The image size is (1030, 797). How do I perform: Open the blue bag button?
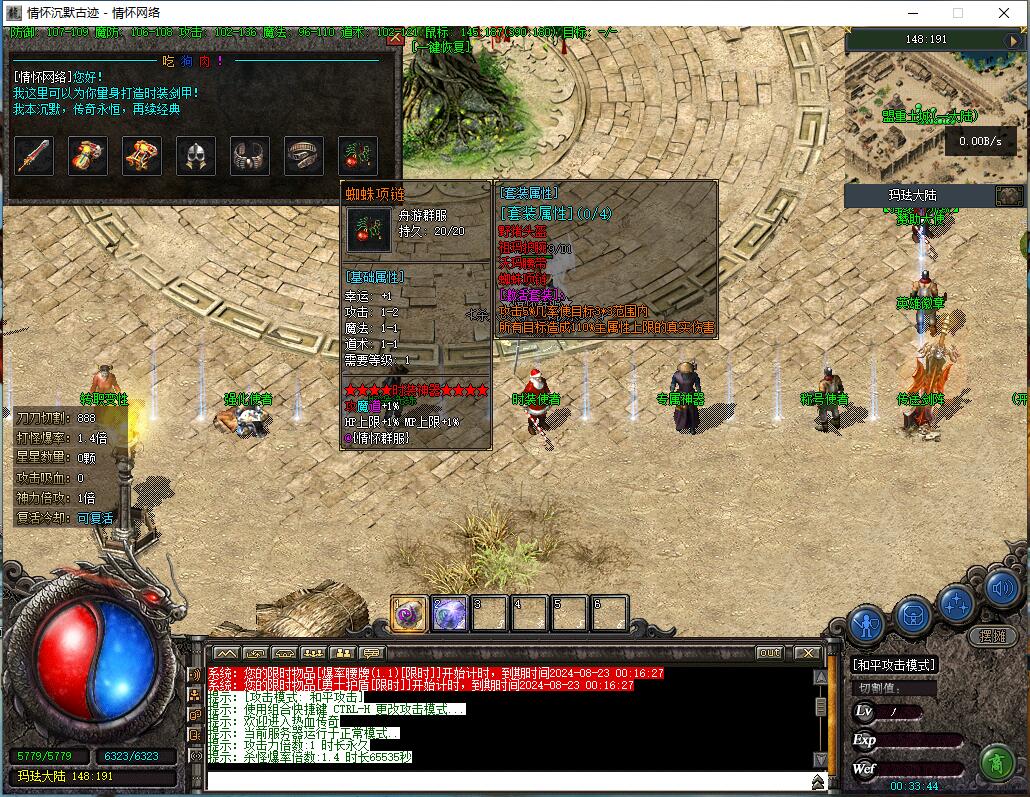pos(912,615)
